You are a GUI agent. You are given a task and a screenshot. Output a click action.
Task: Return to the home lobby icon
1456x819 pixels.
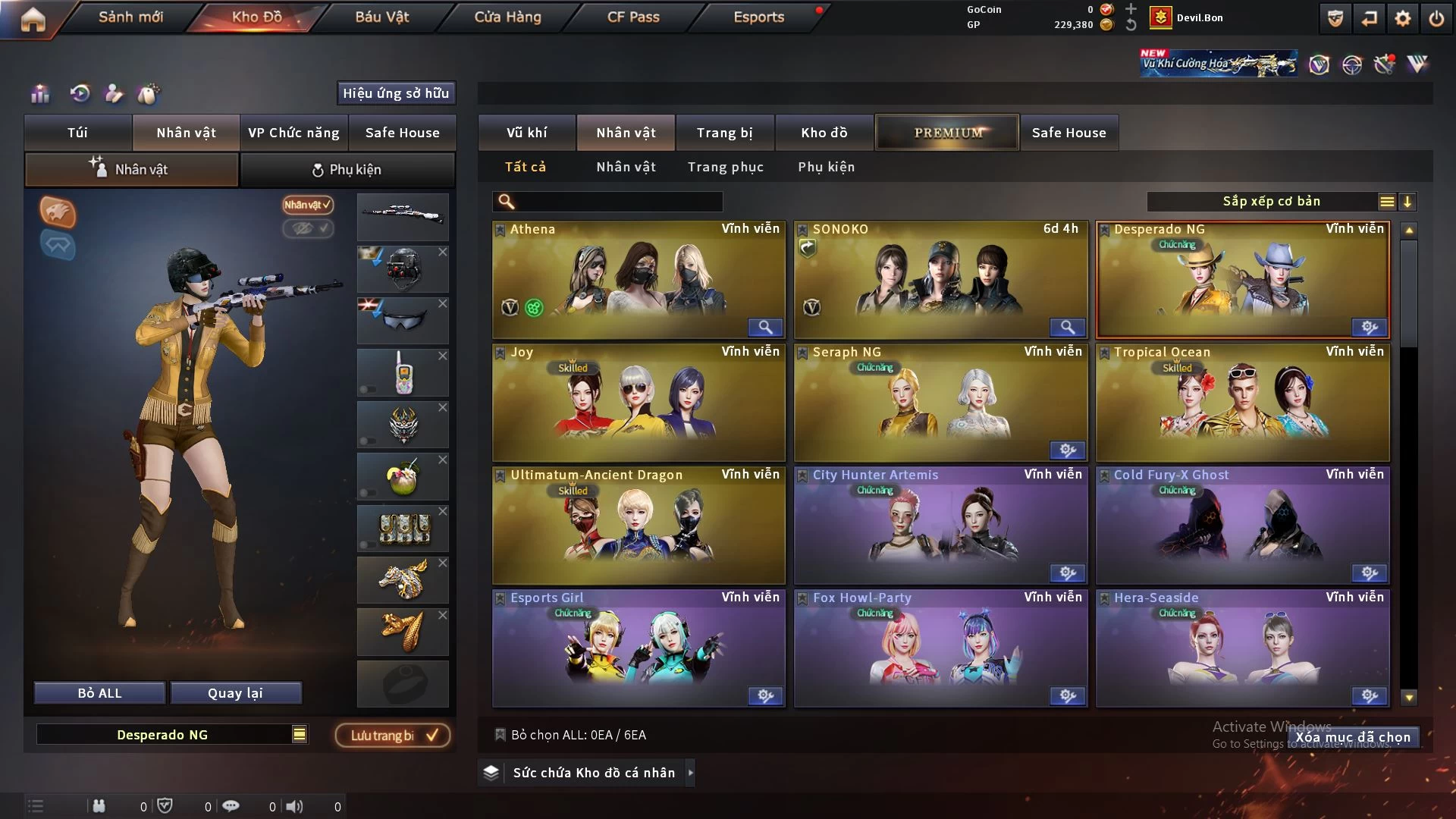point(33,19)
